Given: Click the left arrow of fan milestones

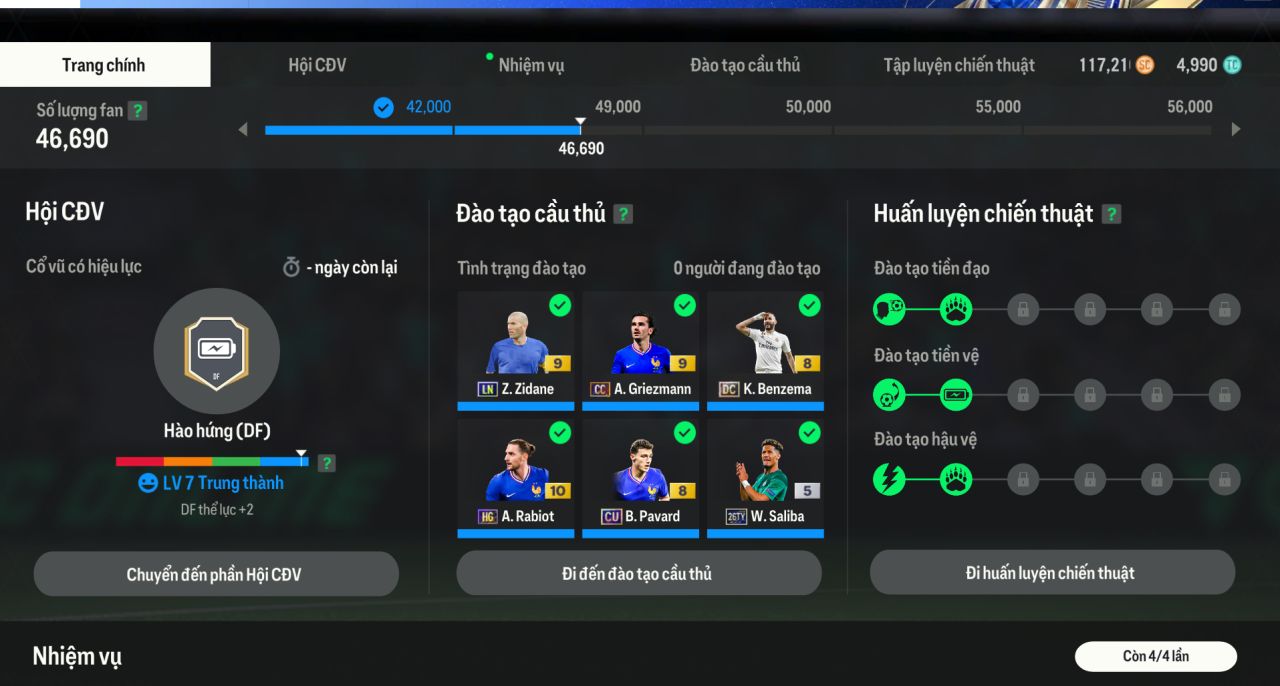Looking at the screenshot, I should (243, 129).
